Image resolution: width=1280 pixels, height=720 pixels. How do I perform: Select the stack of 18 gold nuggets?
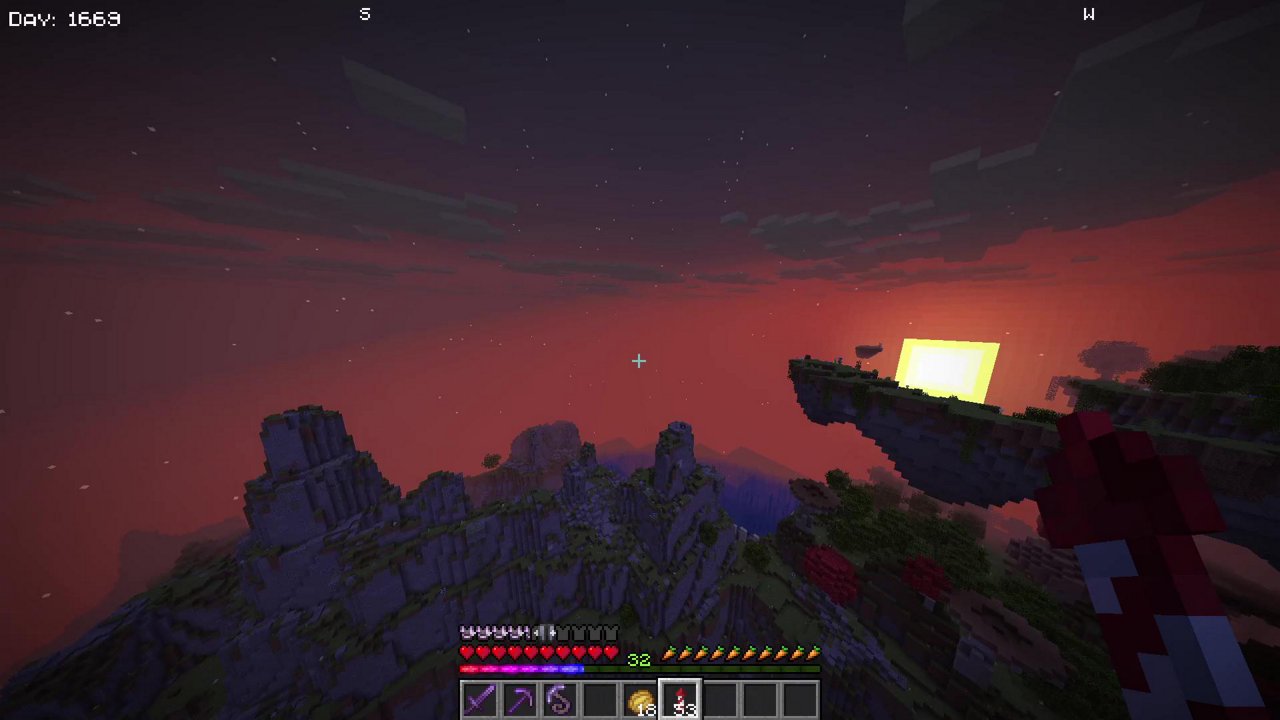(x=641, y=699)
